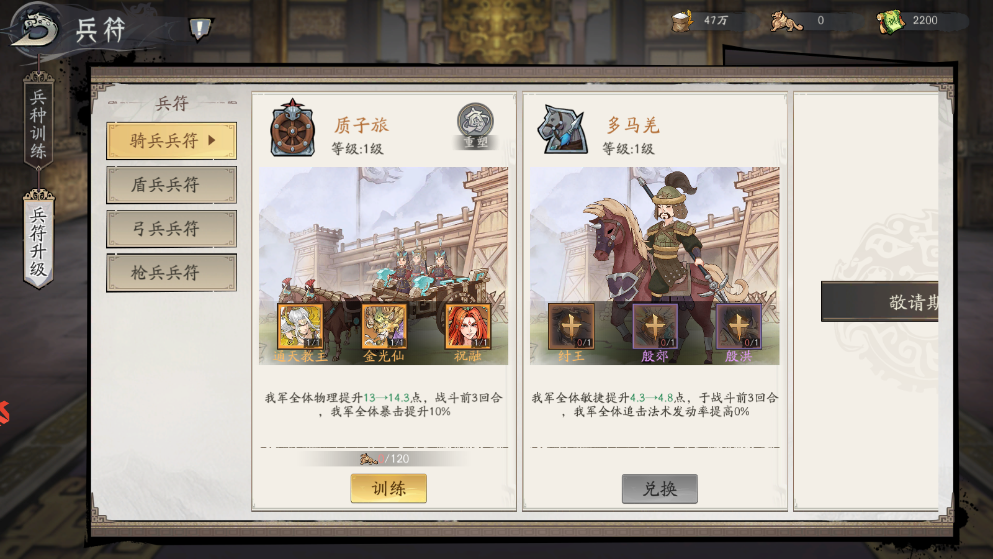Screen dimensions: 993x559
Task: Select the 祝融 hero portrait
Action: 467,327
